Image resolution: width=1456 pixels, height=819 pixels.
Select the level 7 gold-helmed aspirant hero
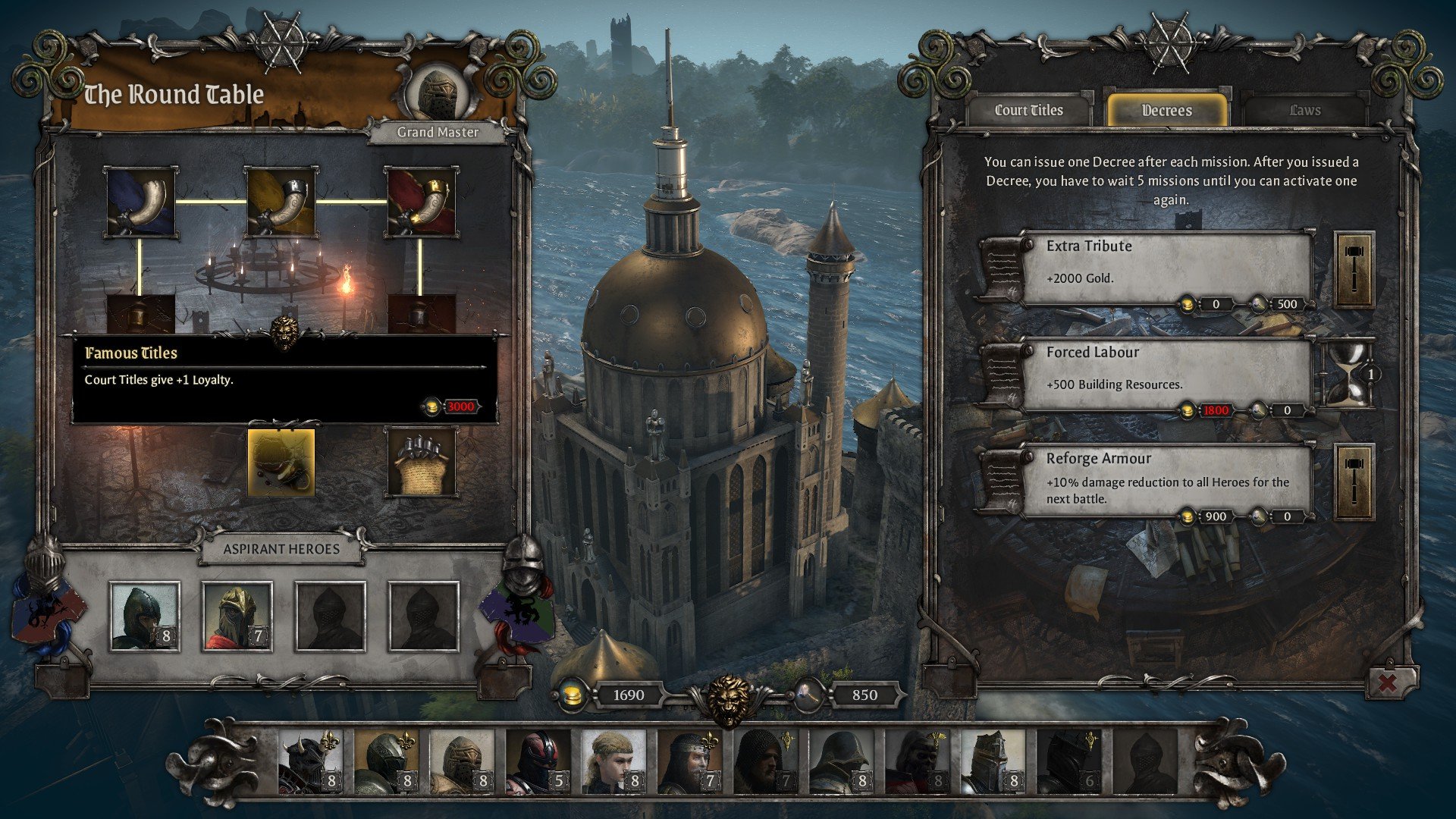point(237,617)
